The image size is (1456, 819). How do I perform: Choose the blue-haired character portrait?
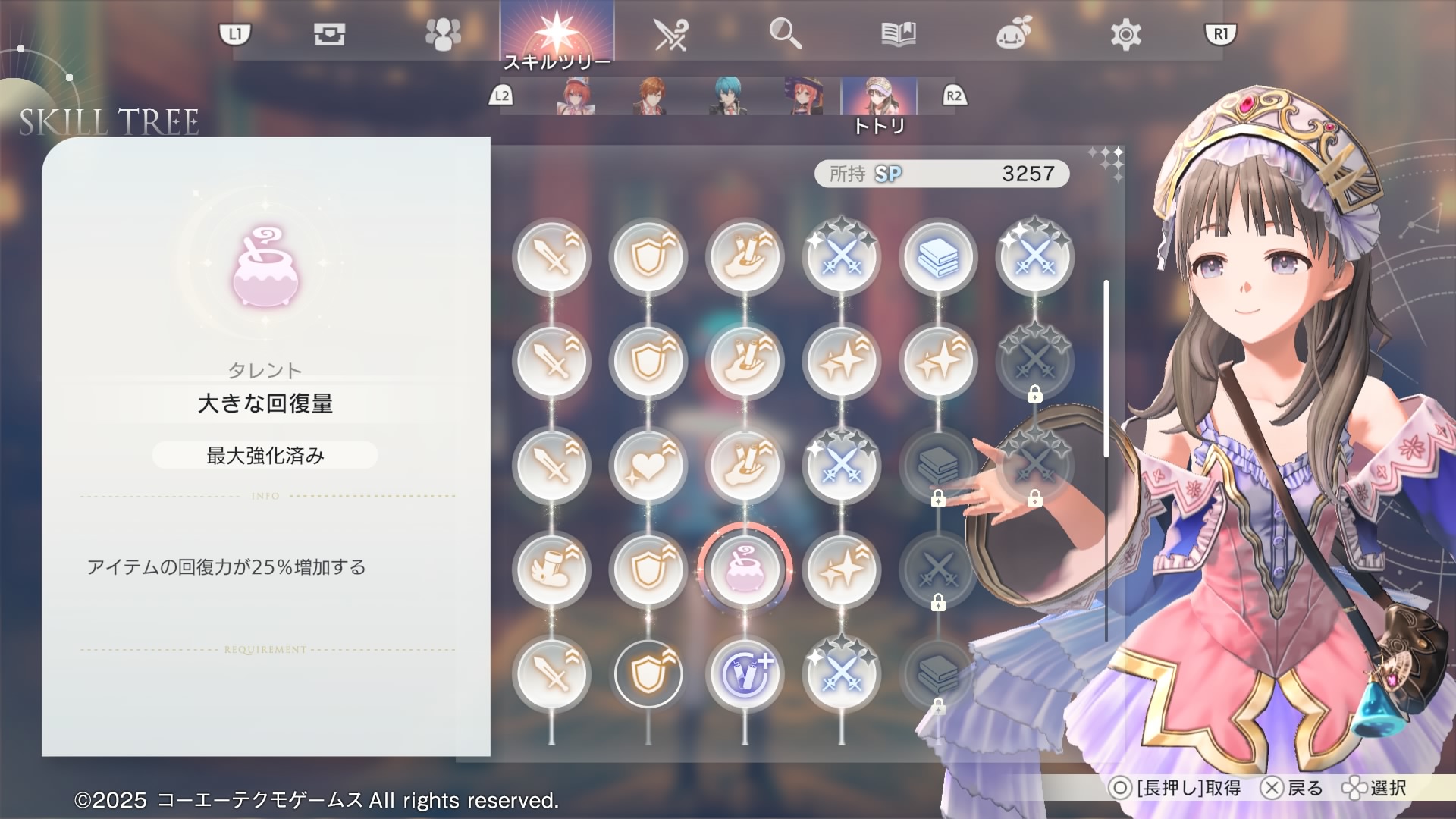pos(729,96)
